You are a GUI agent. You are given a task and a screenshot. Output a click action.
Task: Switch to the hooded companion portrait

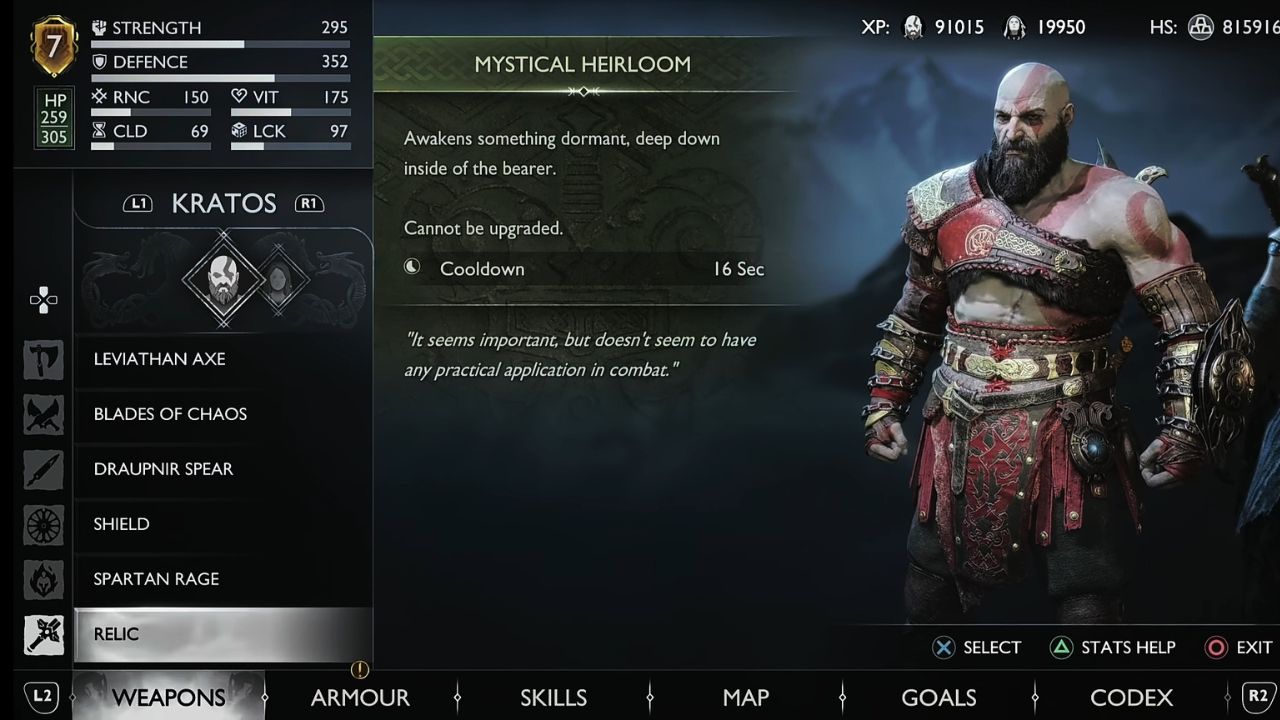(276, 282)
